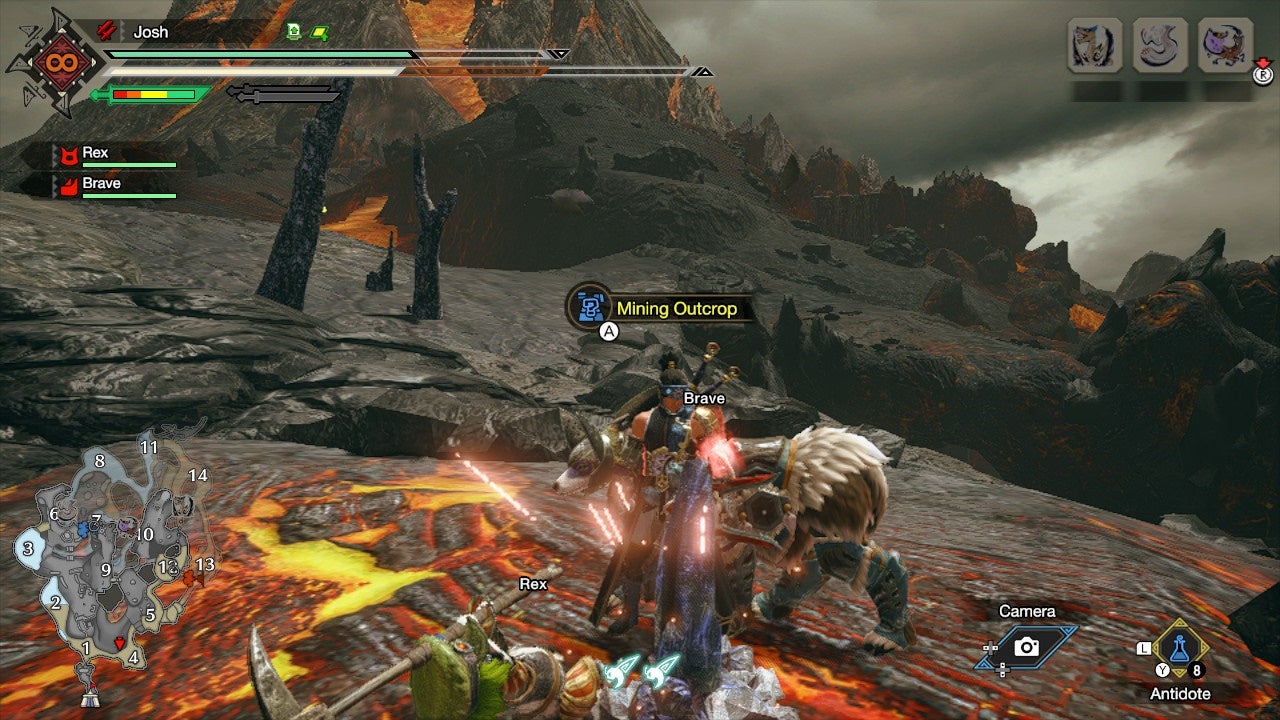Click the Antidote quantity badge showing 8
This screenshot has height=720, width=1280.
coord(1197,669)
